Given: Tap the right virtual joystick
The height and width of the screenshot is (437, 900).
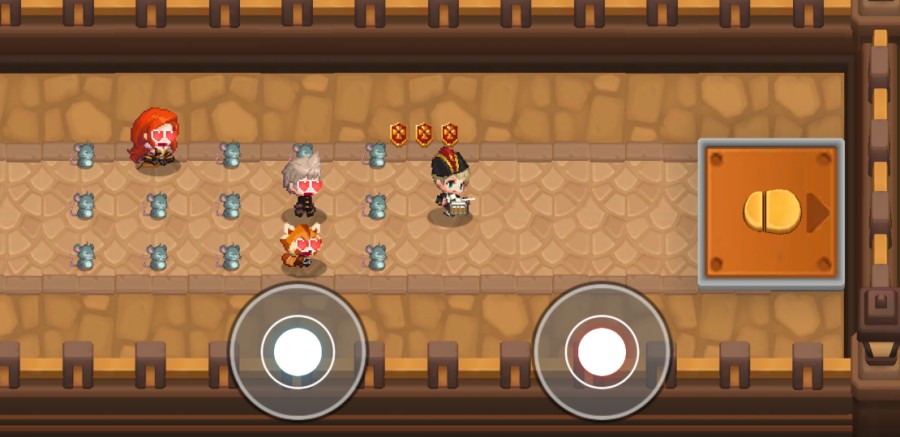Looking at the screenshot, I should pyautogui.click(x=601, y=351).
